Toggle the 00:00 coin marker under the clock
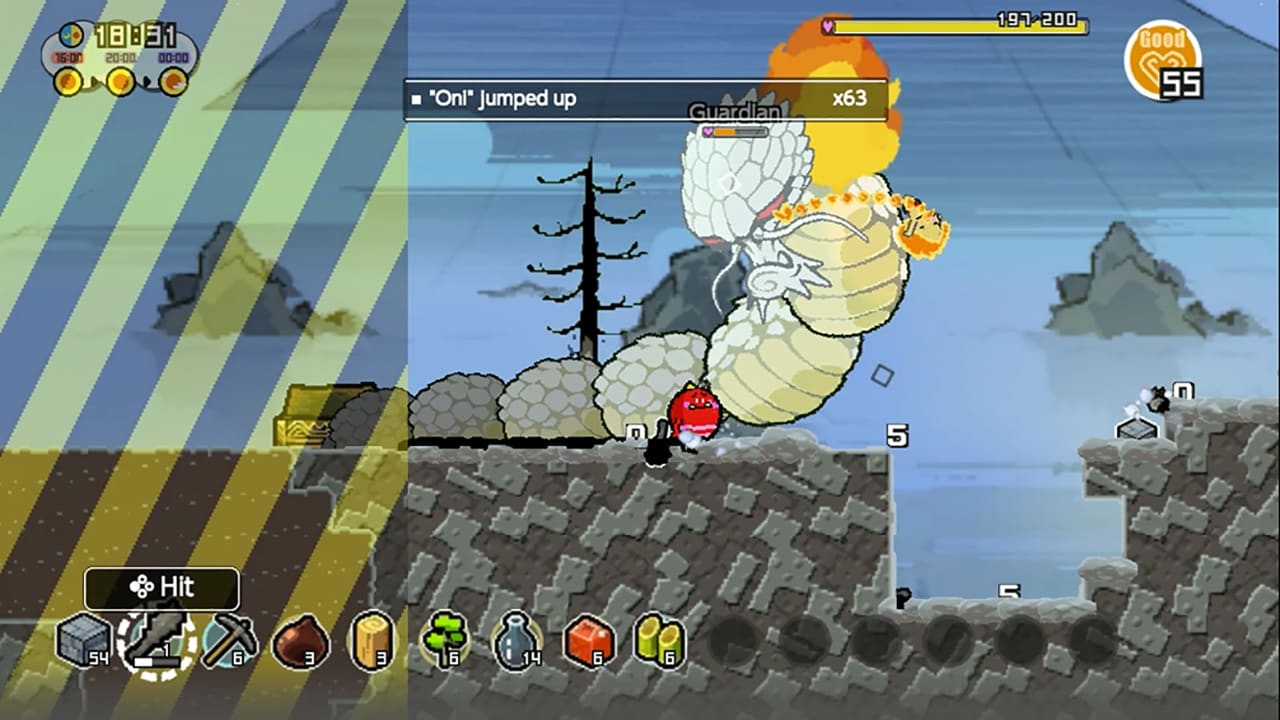This screenshot has width=1280, height=720. 172,80
